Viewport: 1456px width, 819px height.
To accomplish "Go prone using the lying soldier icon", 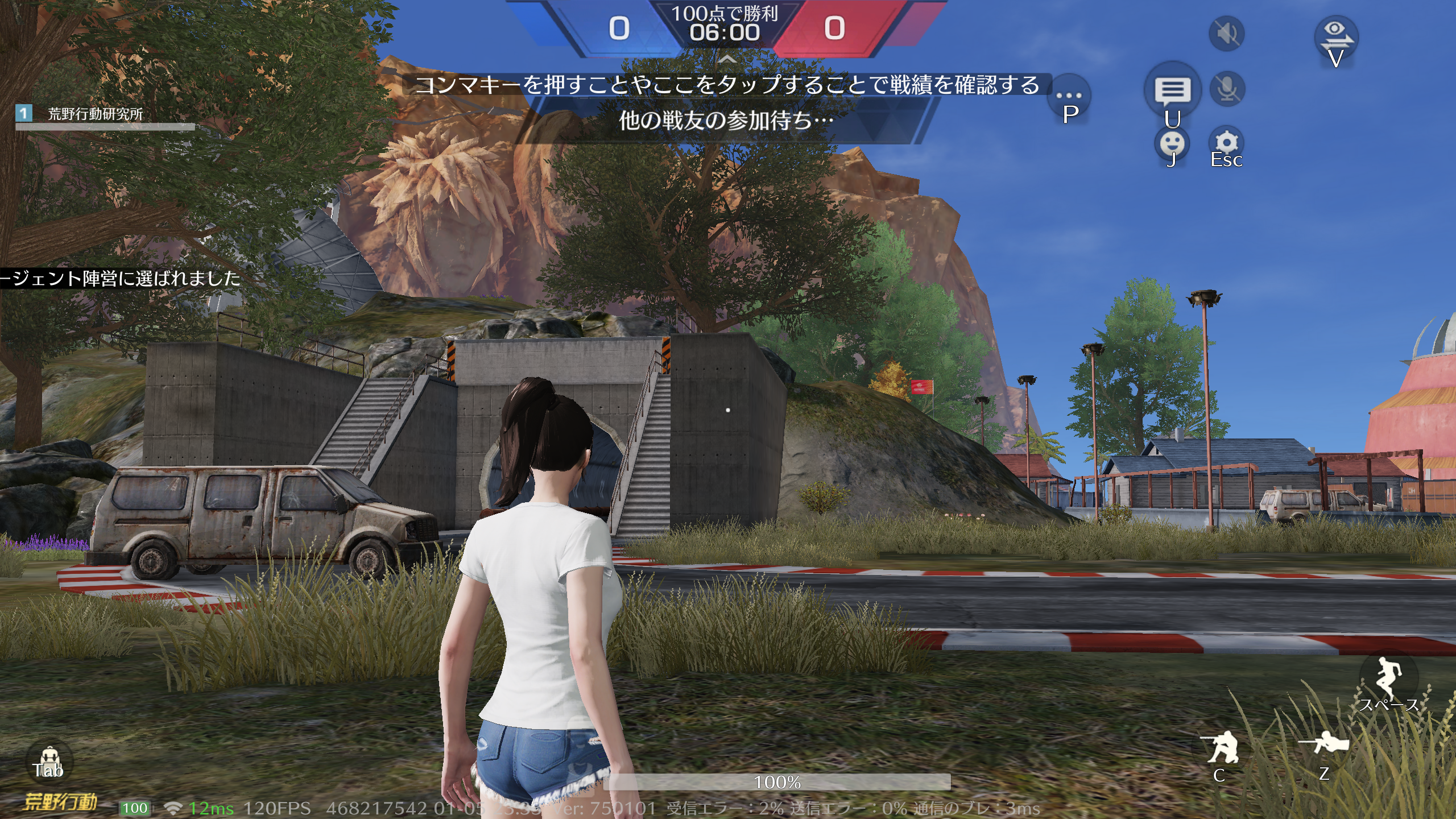I will (x=1323, y=744).
